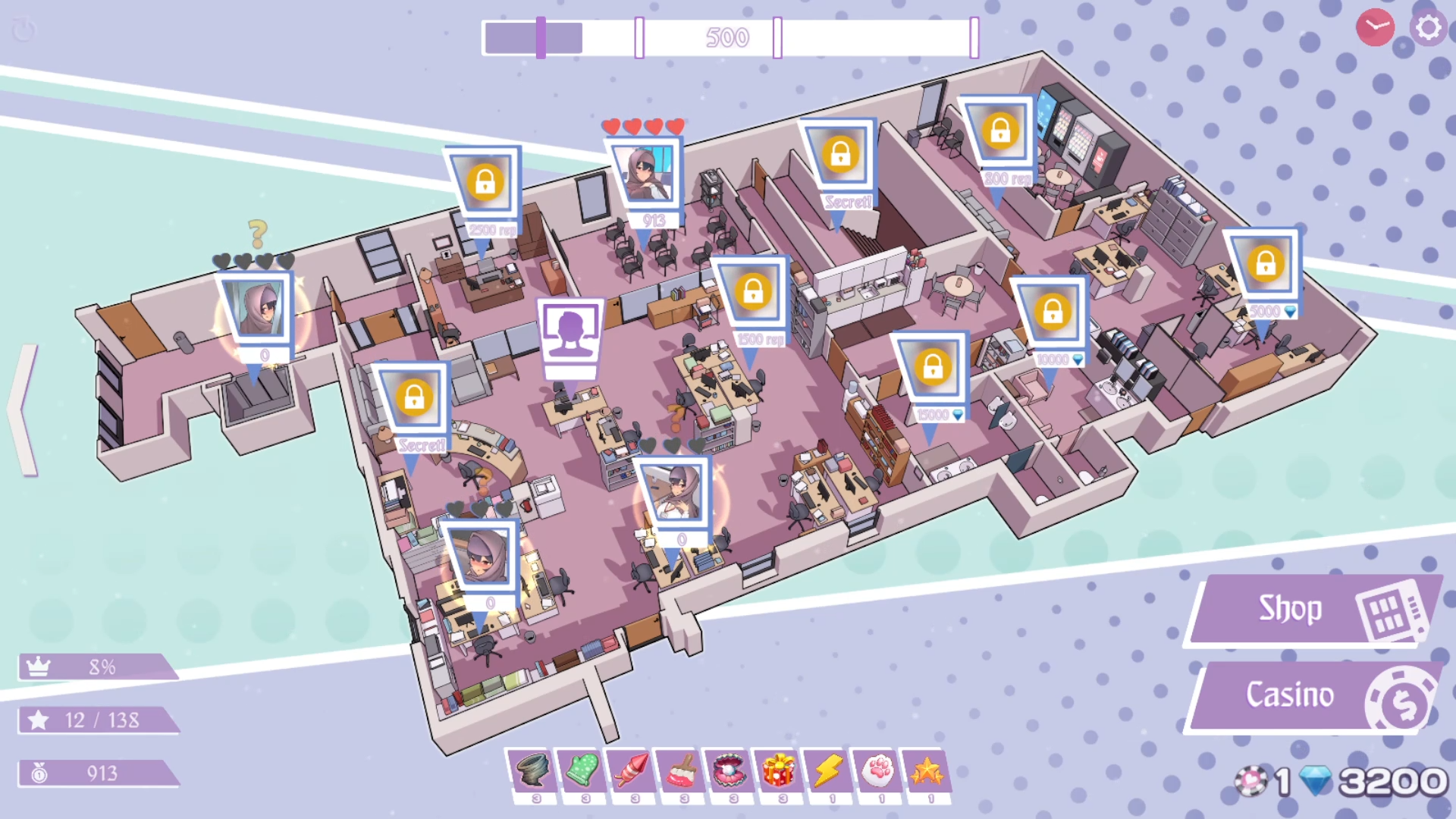Viewport: 1456px width, 819px height.
Task: Pick the pearl clam shell booster
Action: [x=730, y=770]
